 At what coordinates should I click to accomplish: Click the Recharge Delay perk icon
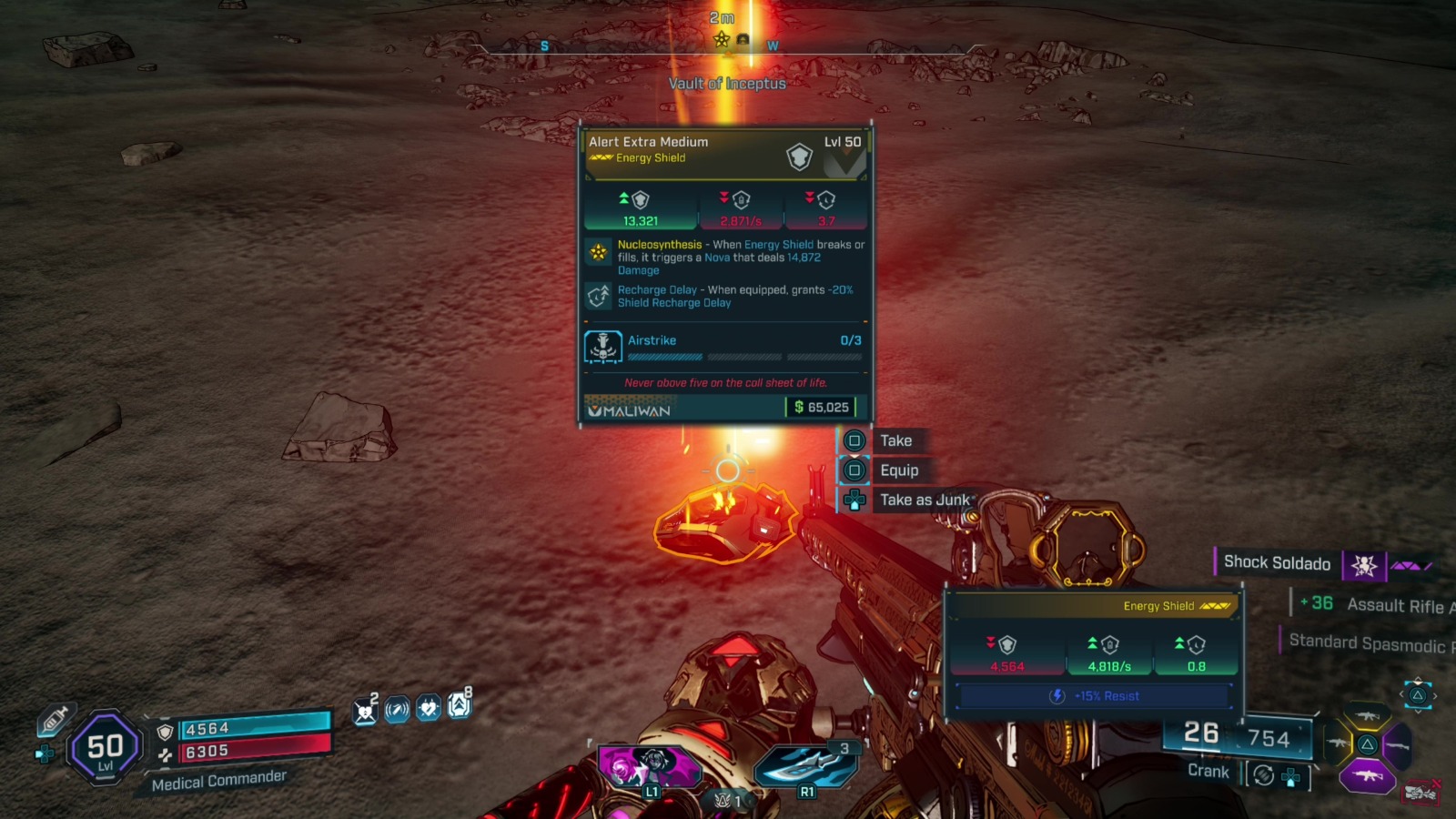(599, 297)
